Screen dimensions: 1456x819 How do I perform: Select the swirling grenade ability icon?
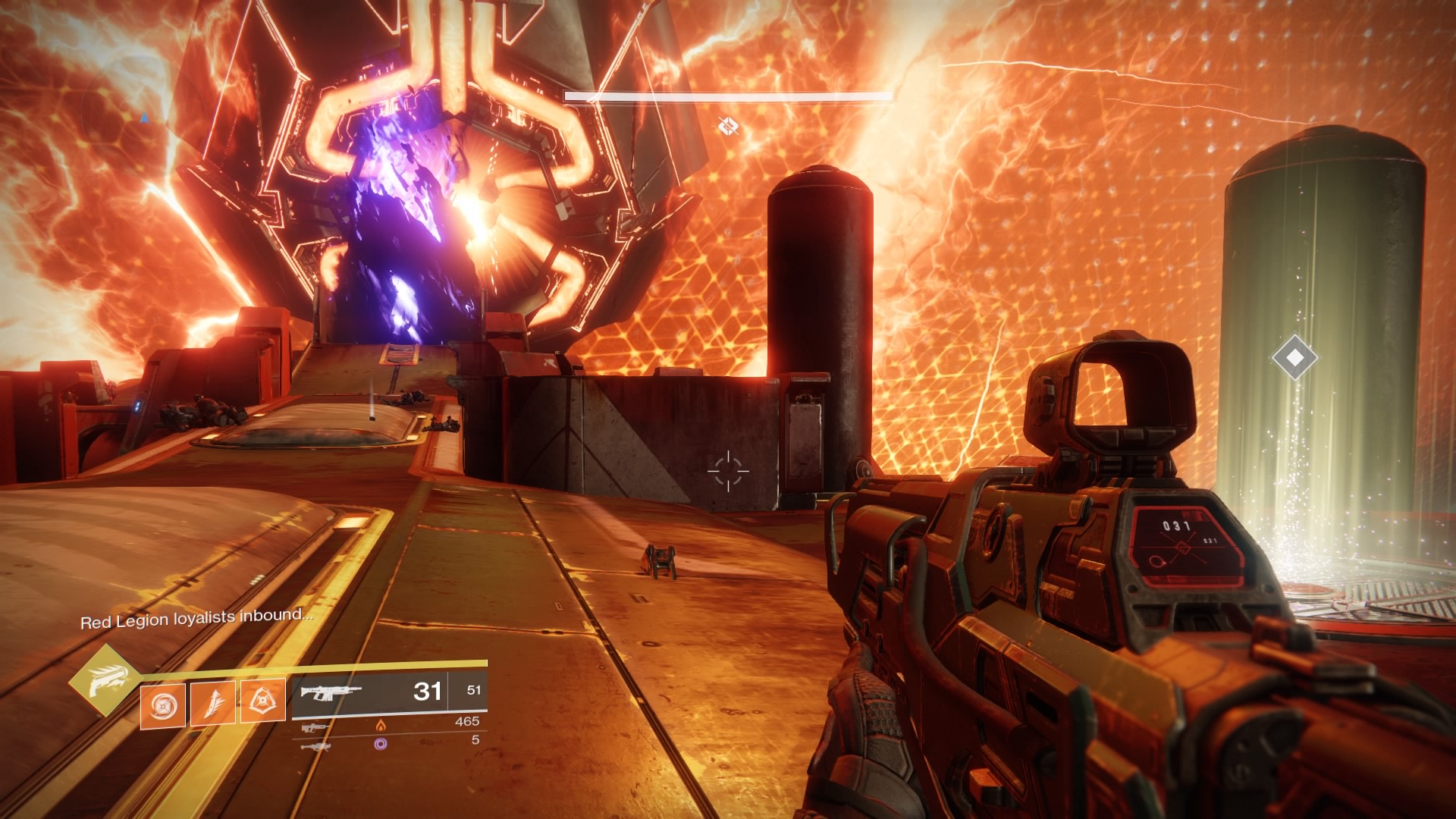162,702
